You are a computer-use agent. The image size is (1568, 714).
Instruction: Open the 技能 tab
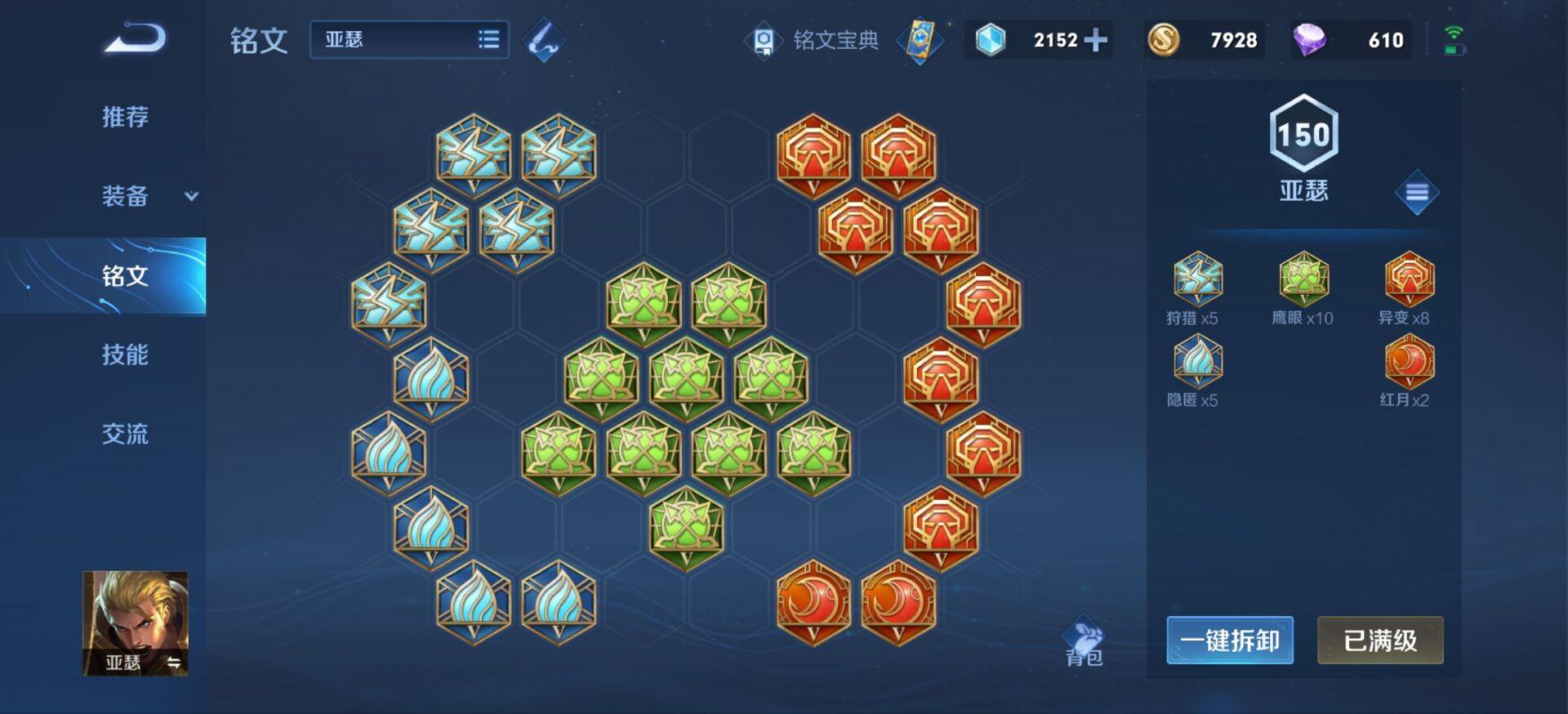125,355
